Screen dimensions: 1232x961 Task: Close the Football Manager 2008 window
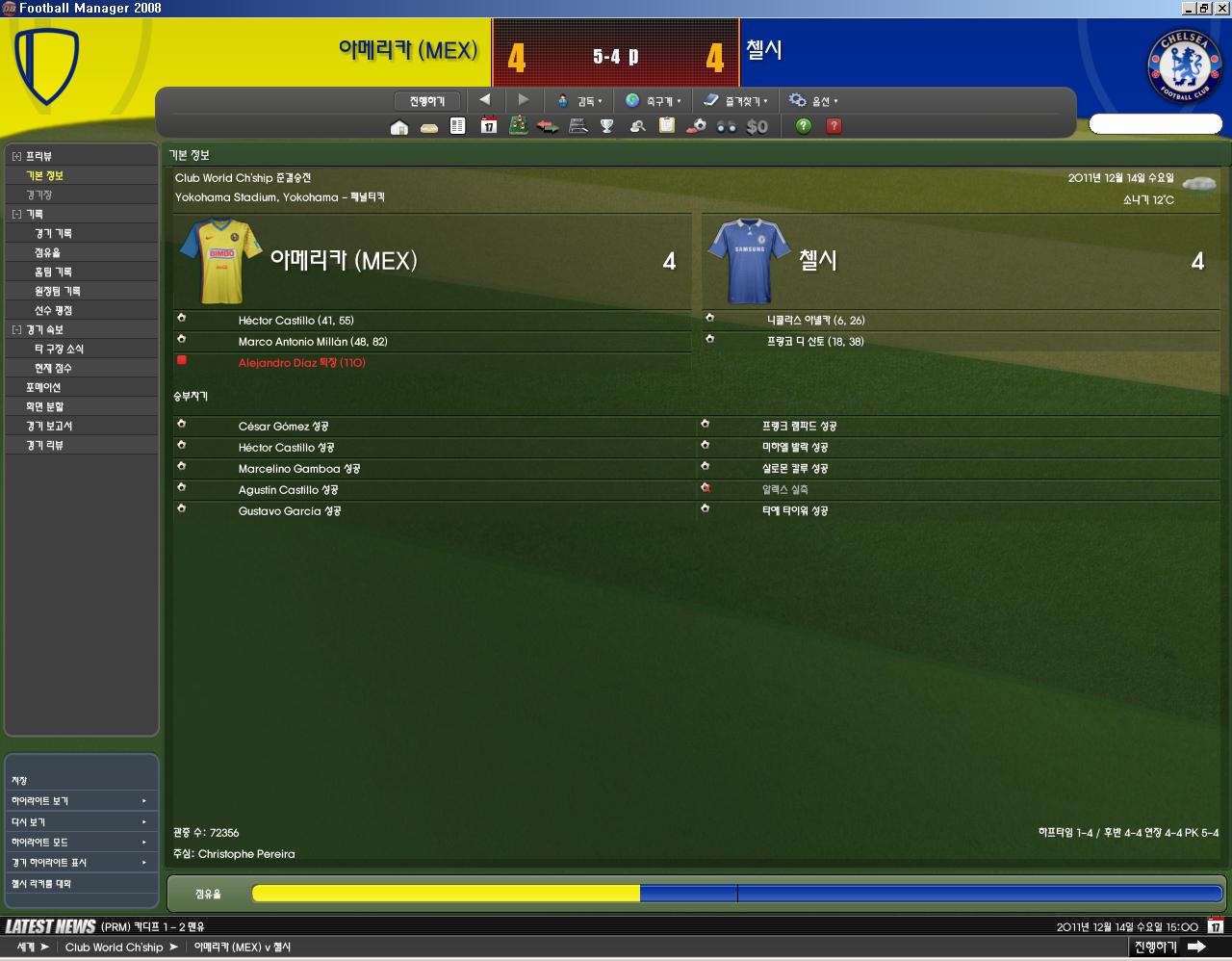click(x=1220, y=8)
